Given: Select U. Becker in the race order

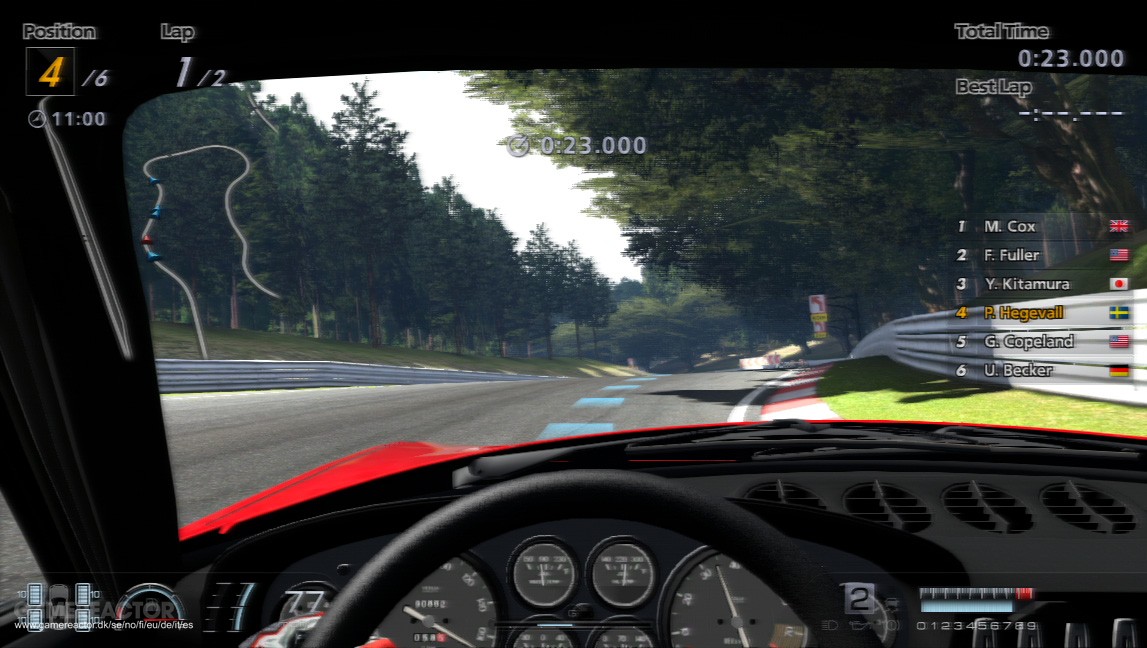Looking at the screenshot, I should (1040, 370).
